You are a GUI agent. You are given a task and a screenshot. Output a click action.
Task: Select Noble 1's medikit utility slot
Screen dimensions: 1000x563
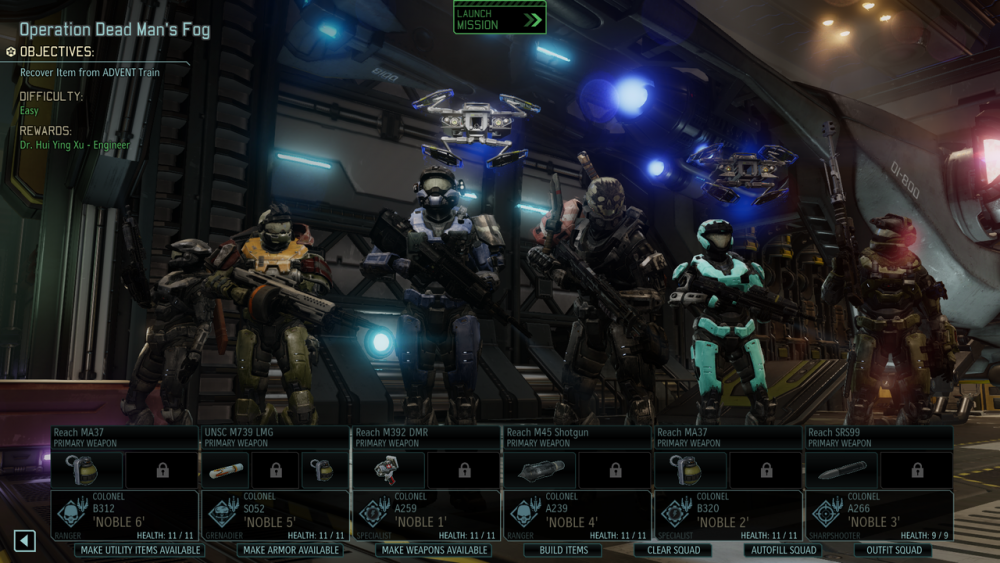pyautogui.click(x=388, y=470)
